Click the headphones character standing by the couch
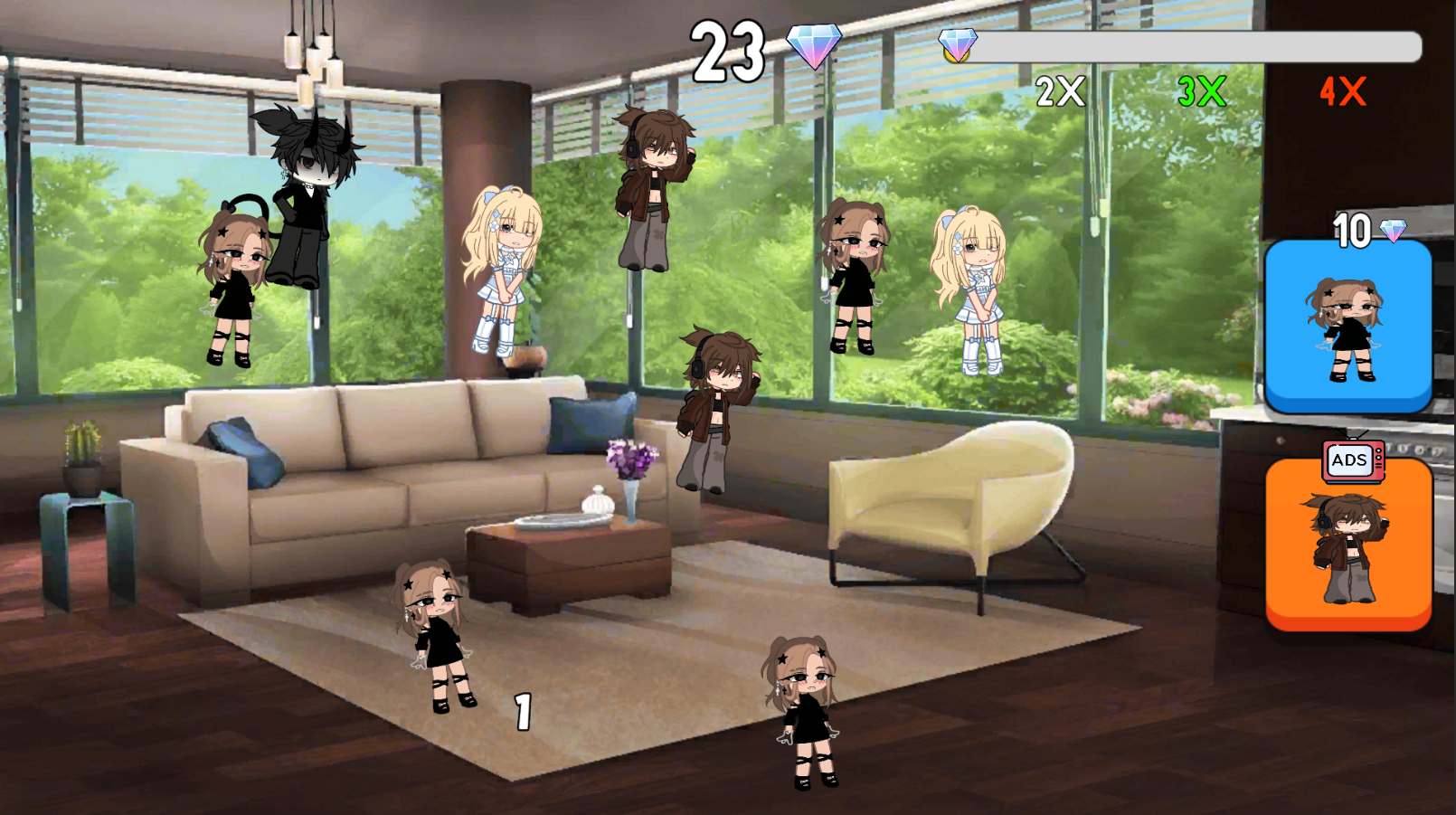 [714, 407]
